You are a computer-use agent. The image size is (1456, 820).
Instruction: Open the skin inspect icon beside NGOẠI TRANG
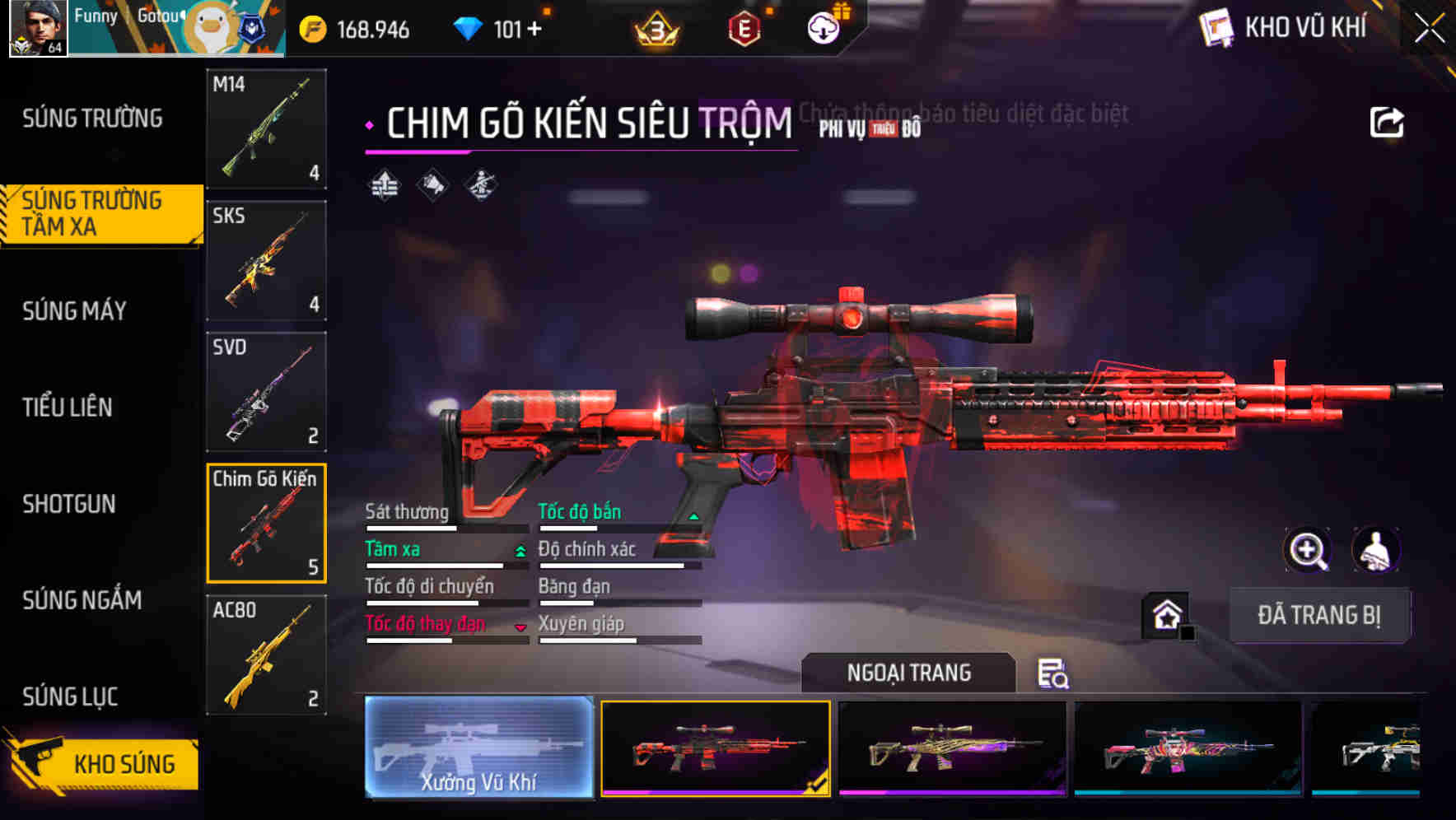[x=1052, y=674]
